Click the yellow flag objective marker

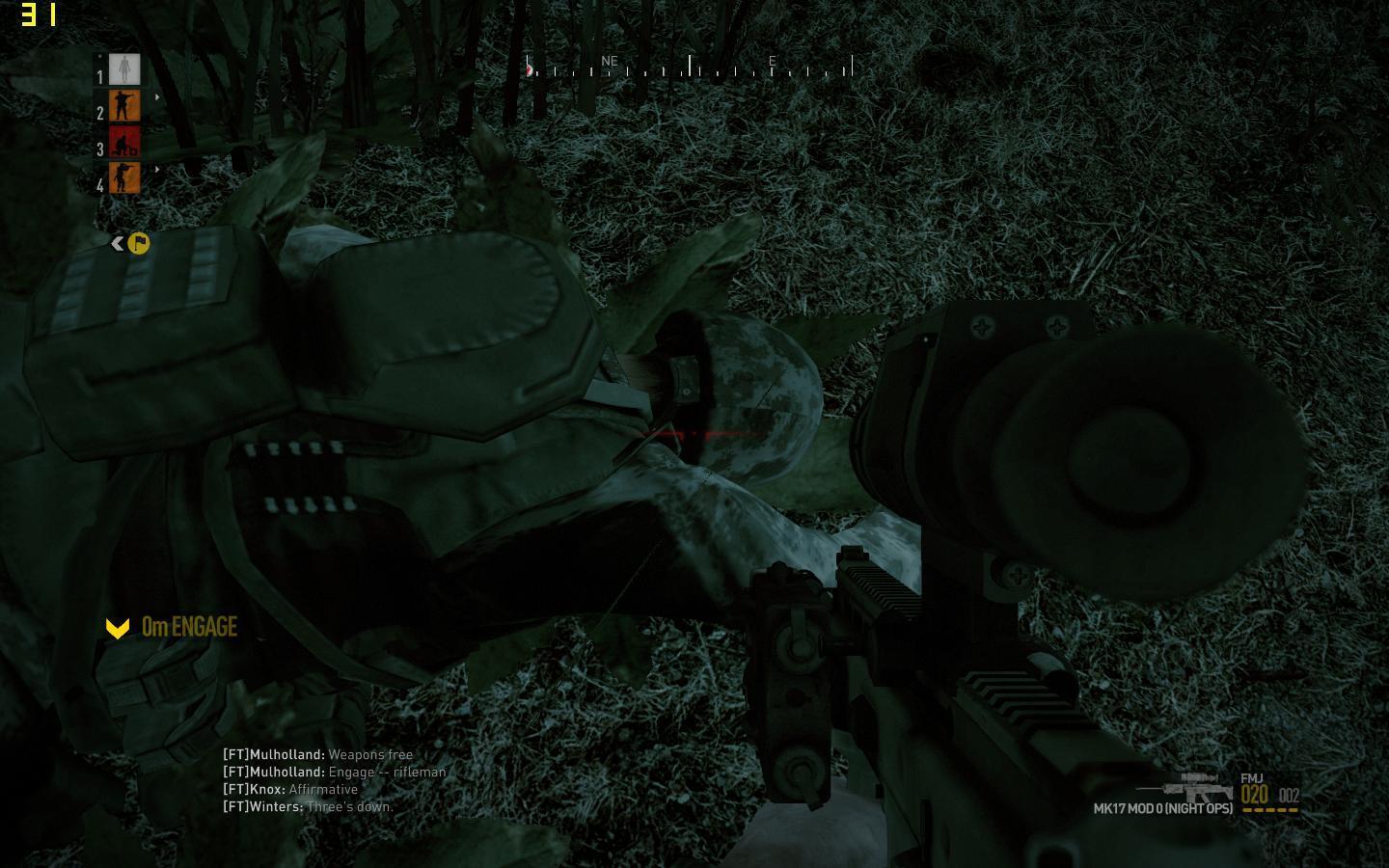point(139,244)
